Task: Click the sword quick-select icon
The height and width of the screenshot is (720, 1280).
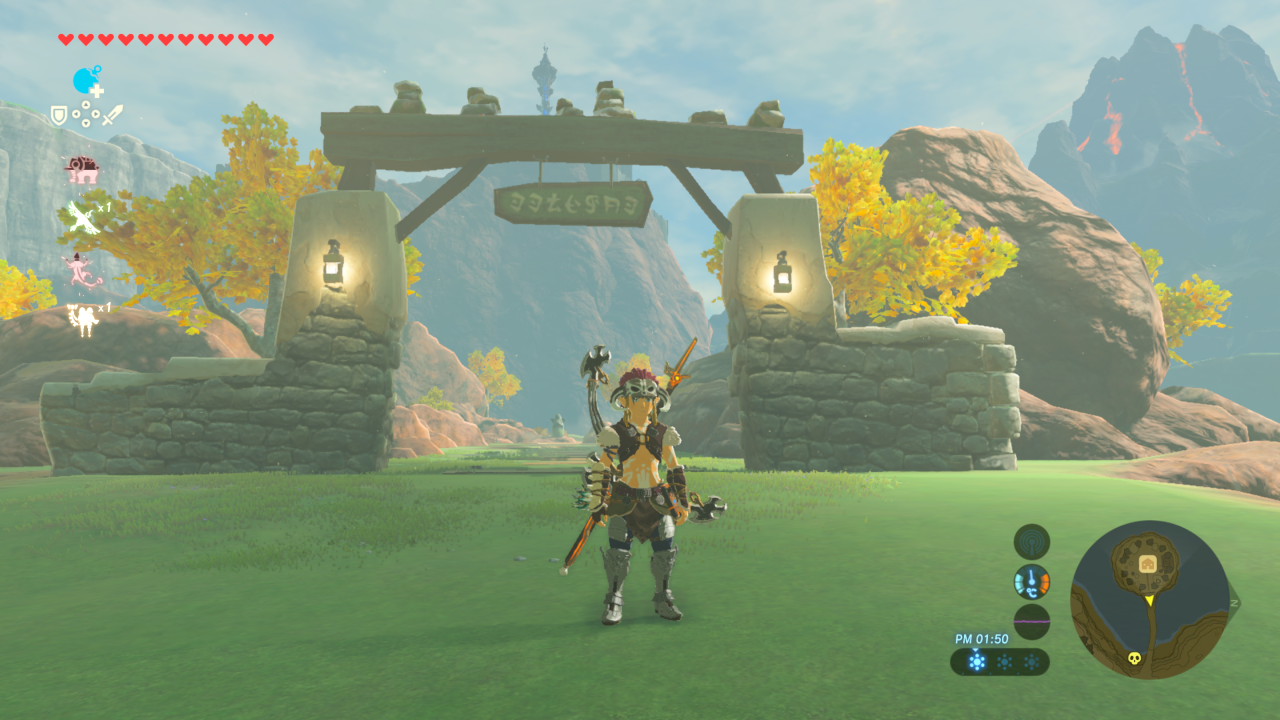Action: pos(111,115)
